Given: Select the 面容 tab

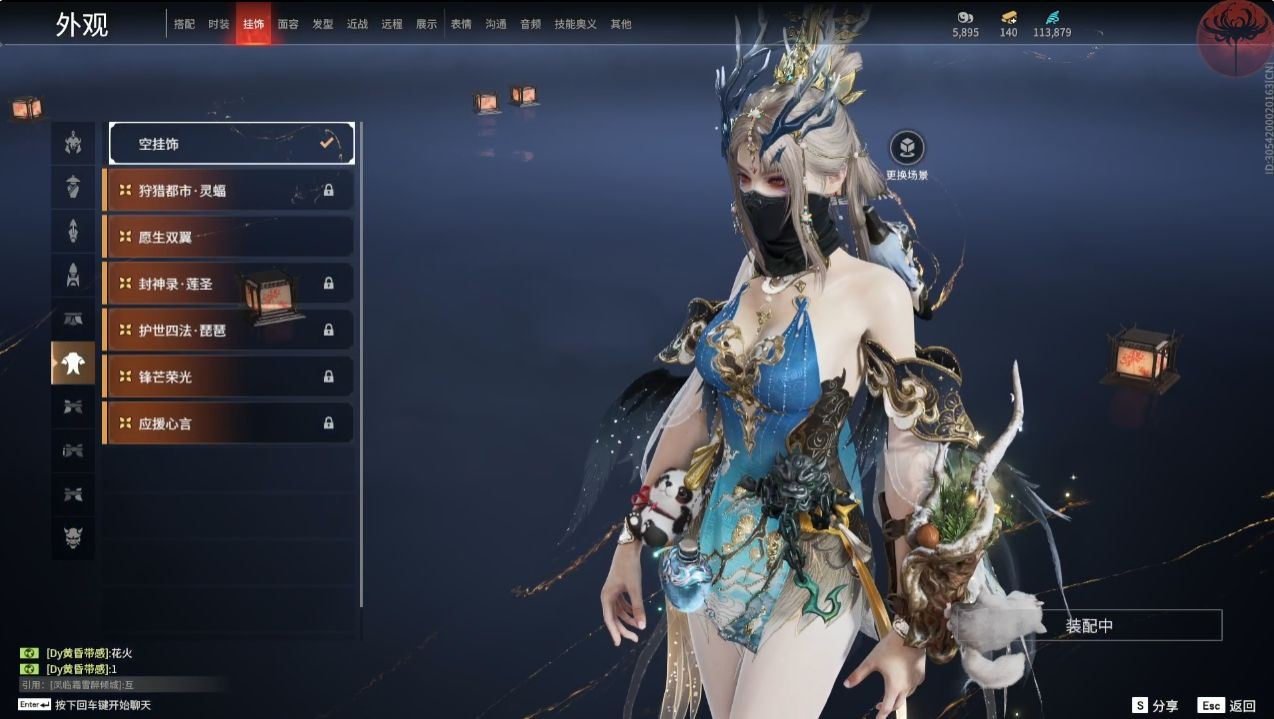Looking at the screenshot, I should [288, 24].
